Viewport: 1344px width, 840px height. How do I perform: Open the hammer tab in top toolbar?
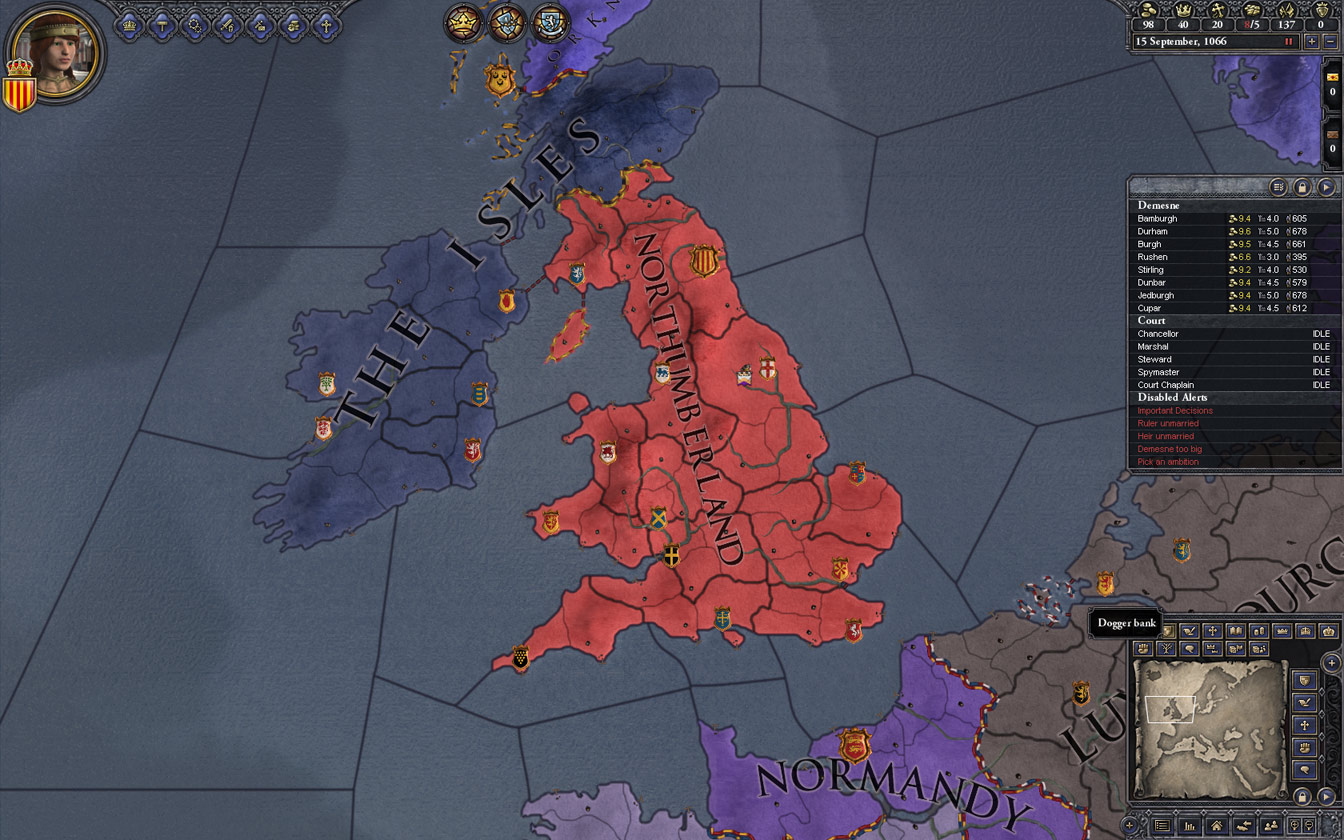point(162,25)
